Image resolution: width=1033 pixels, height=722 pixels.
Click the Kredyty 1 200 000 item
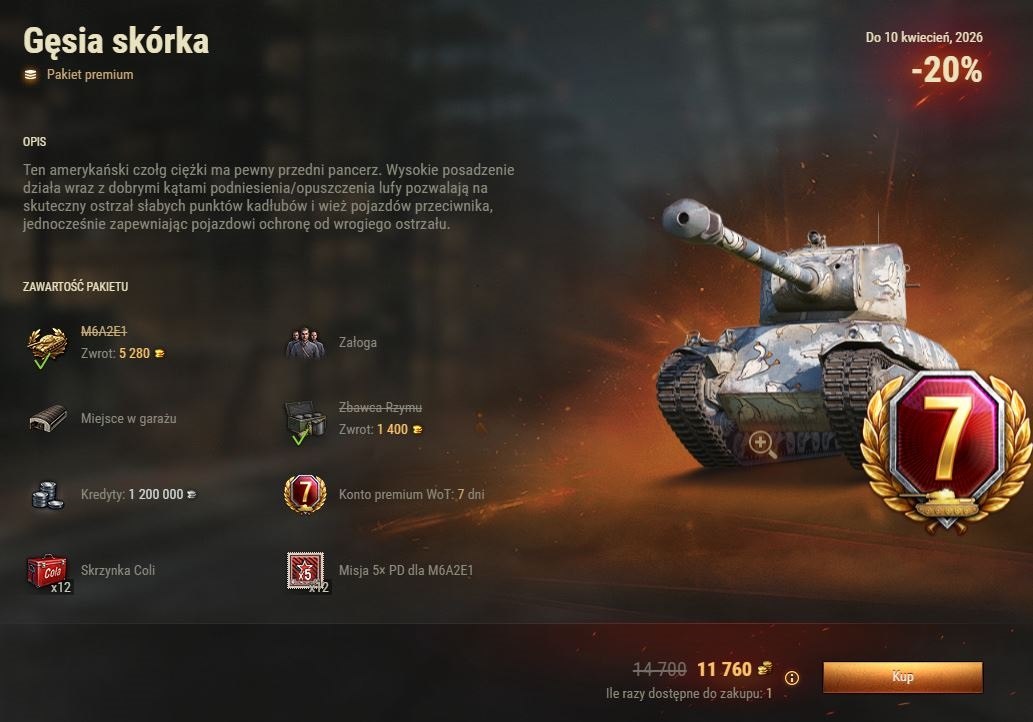tap(48, 494)
